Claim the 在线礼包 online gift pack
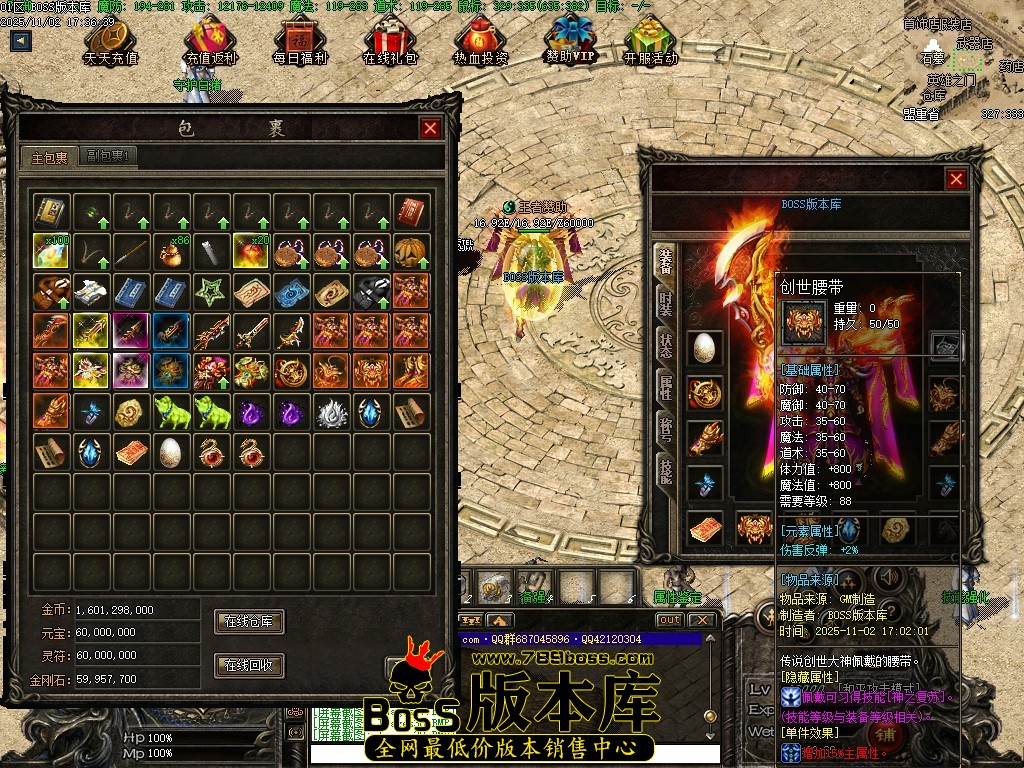Viewport: 1024px width, 768px height. point(391,42)
